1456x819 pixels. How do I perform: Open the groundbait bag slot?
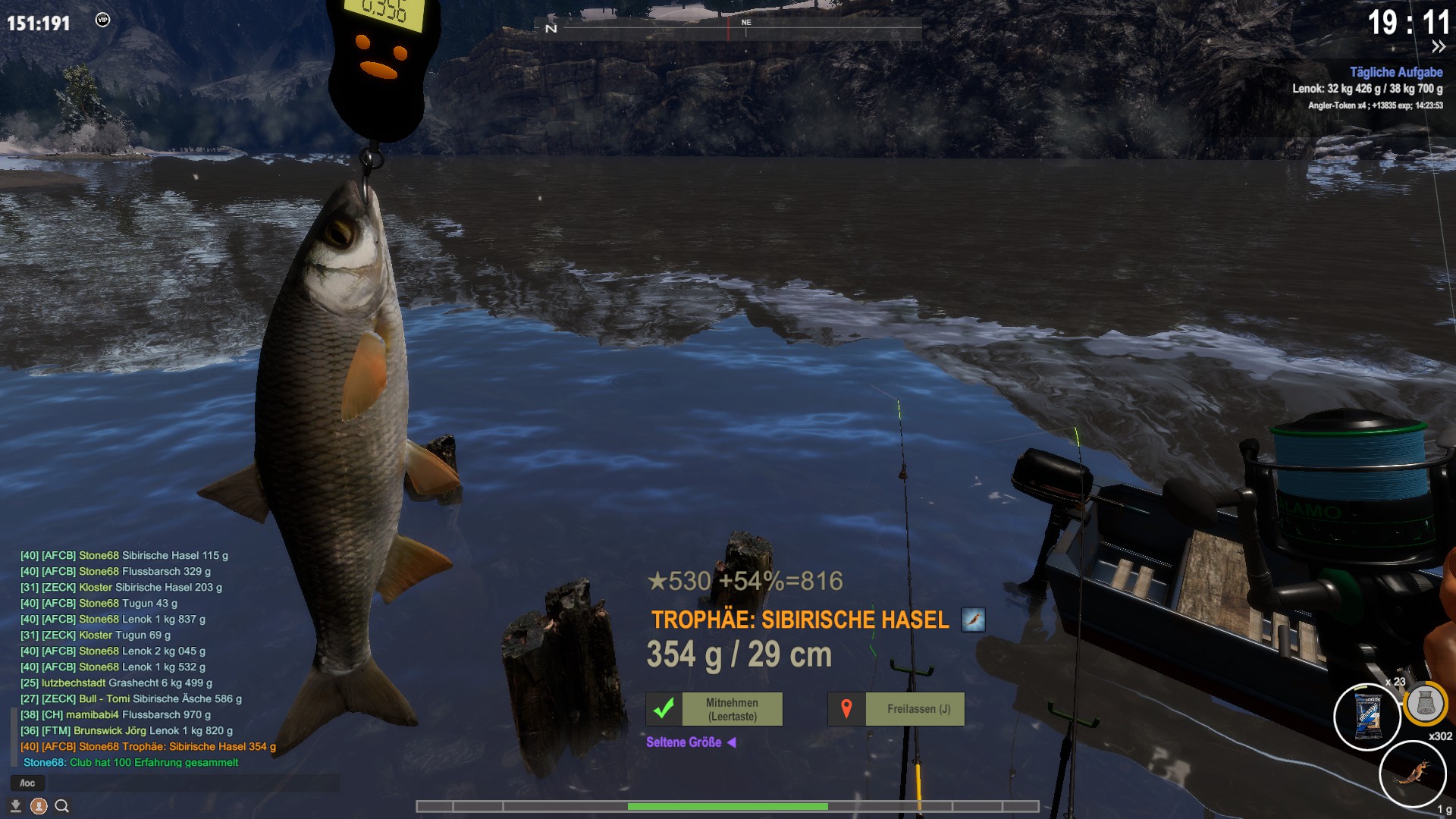point(1367,717)
